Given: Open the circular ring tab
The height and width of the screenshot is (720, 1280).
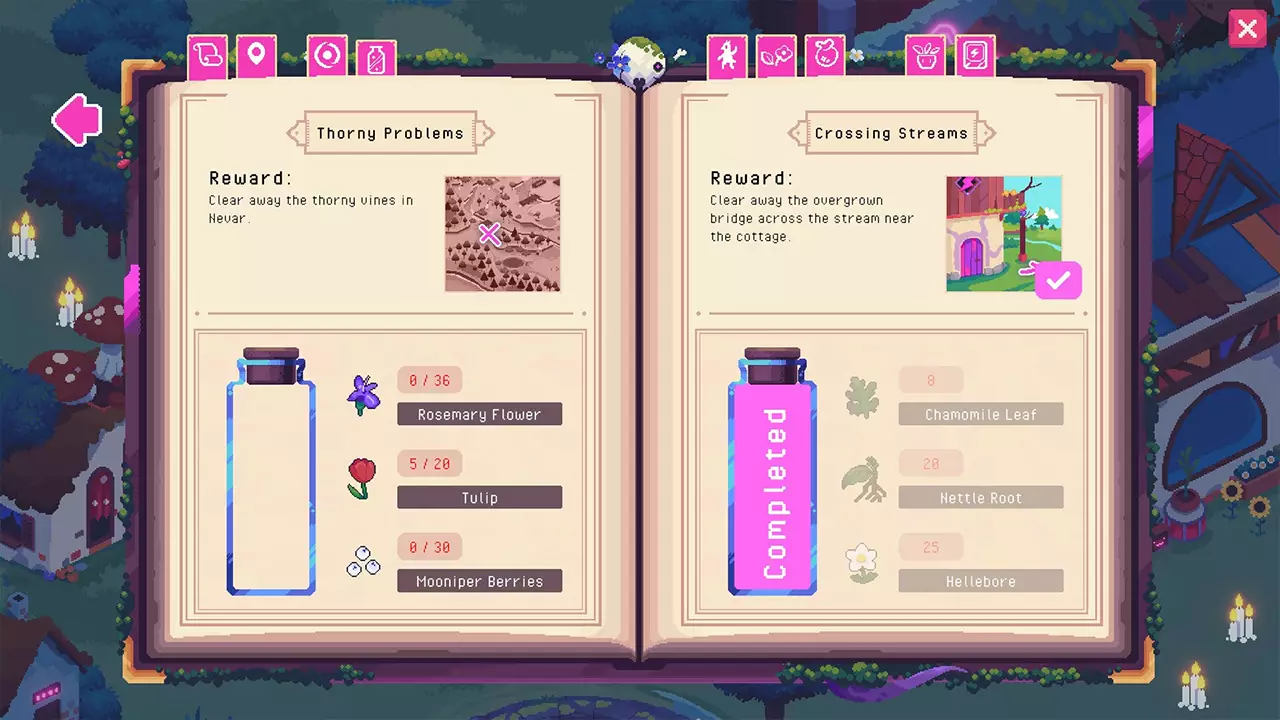Looking at the screenshot, I should (326, 57).
